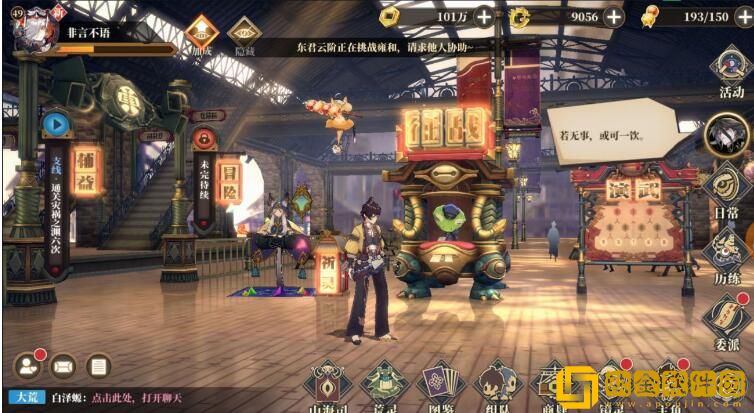Viewport: 754px width, 413px height.
Task: Open the friends list icon
Action: pos(27,366)
